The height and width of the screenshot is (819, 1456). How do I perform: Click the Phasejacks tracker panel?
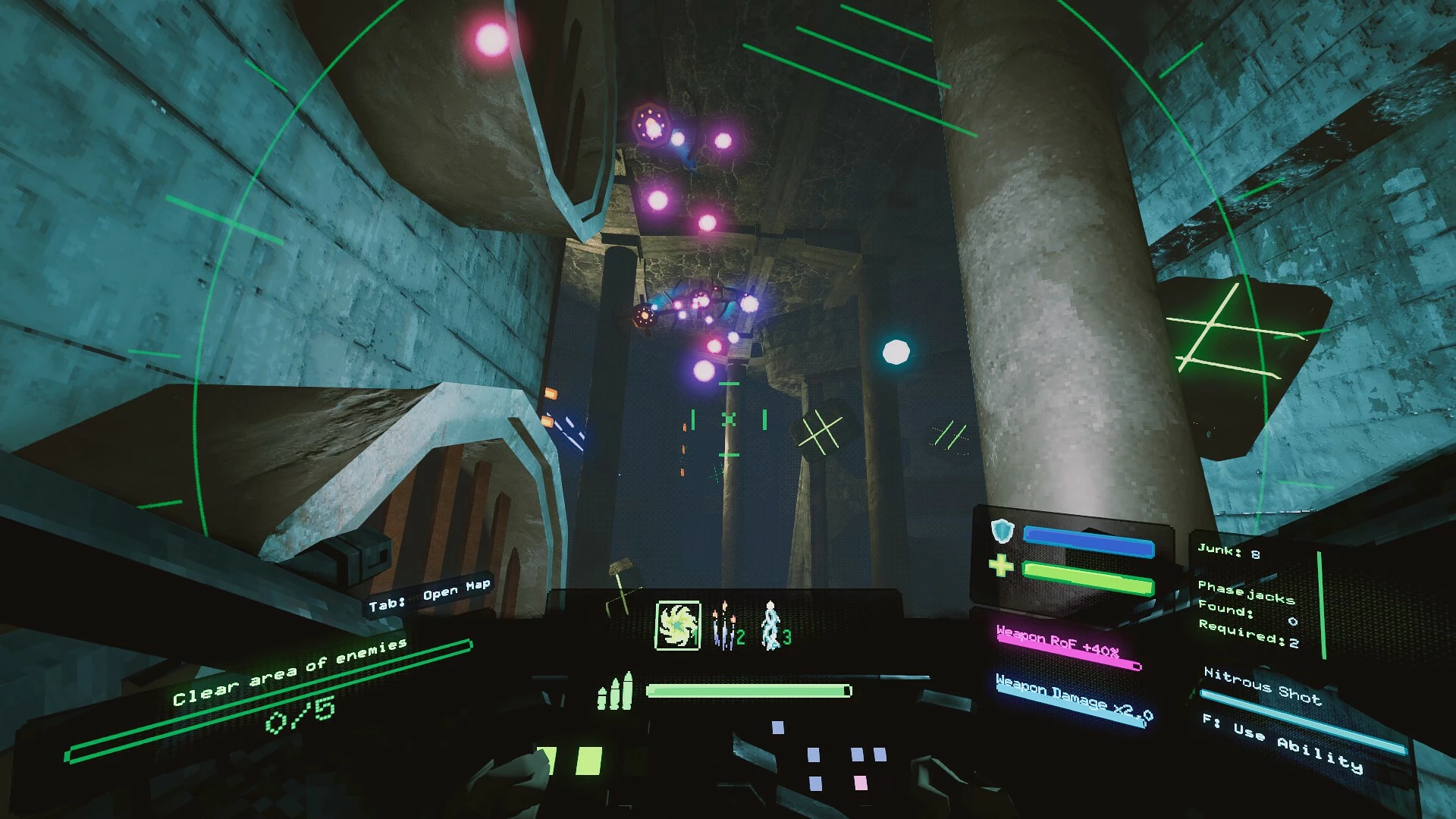[1247, 614]
